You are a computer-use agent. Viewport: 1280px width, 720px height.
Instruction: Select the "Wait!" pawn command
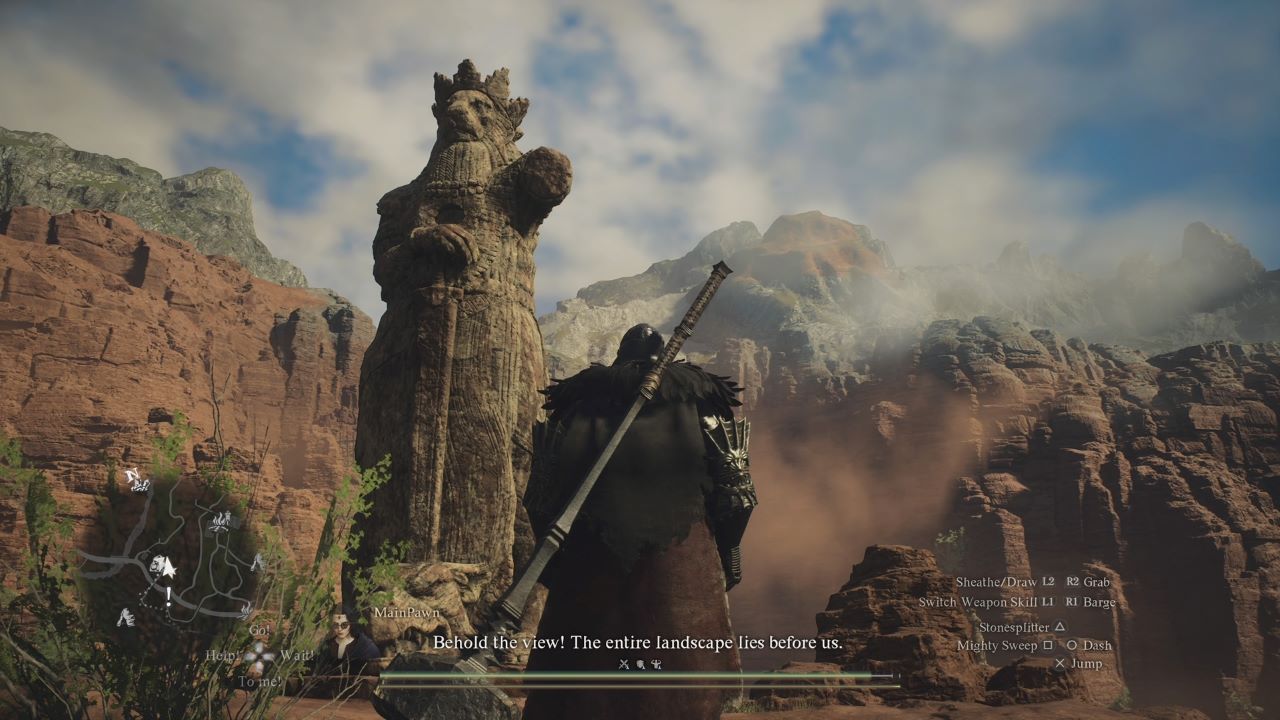297,656
